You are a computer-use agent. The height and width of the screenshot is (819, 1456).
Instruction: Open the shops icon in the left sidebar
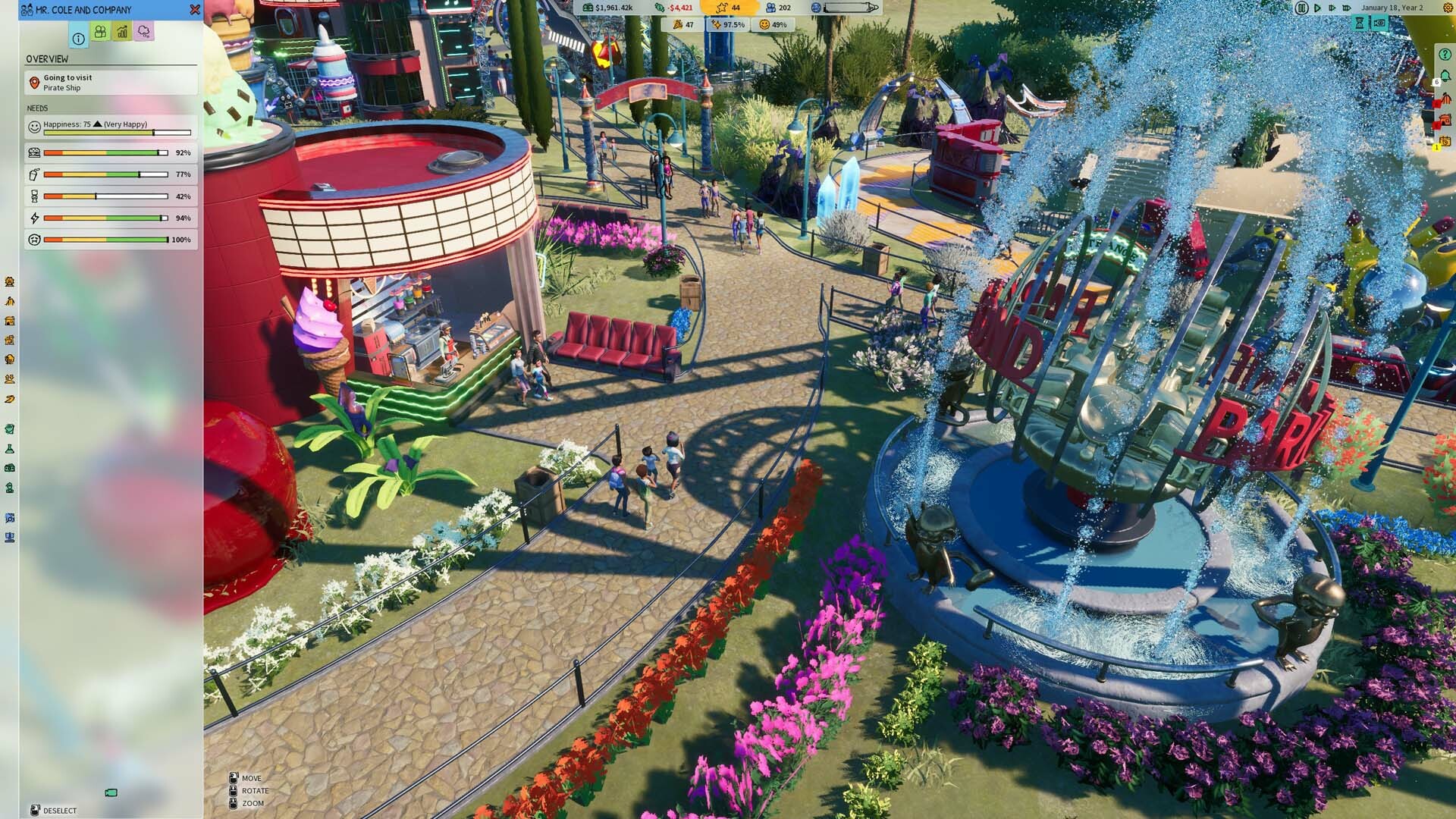[8, 320]
